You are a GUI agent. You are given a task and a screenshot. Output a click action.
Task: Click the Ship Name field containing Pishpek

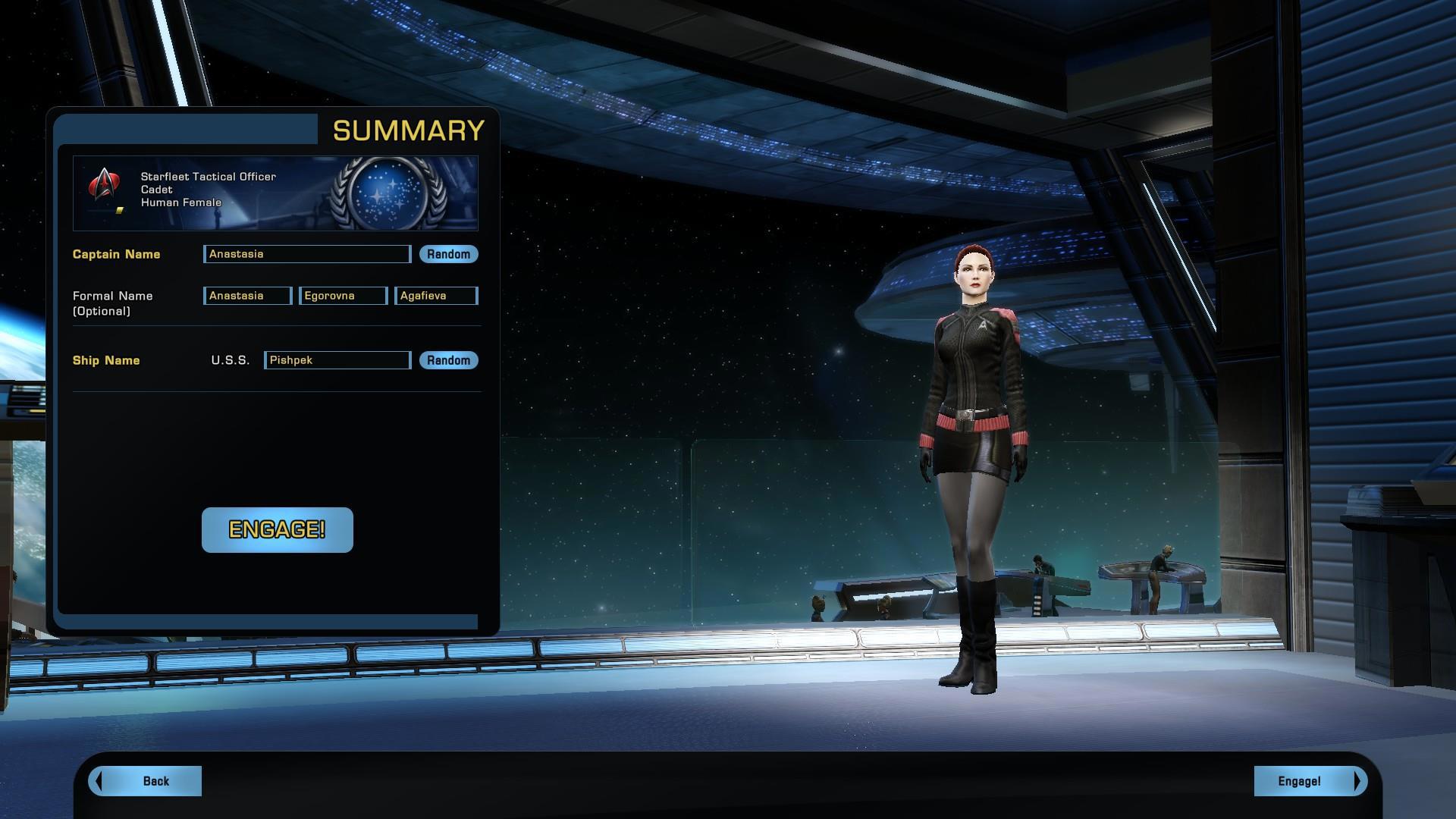(x=337, y=360)
